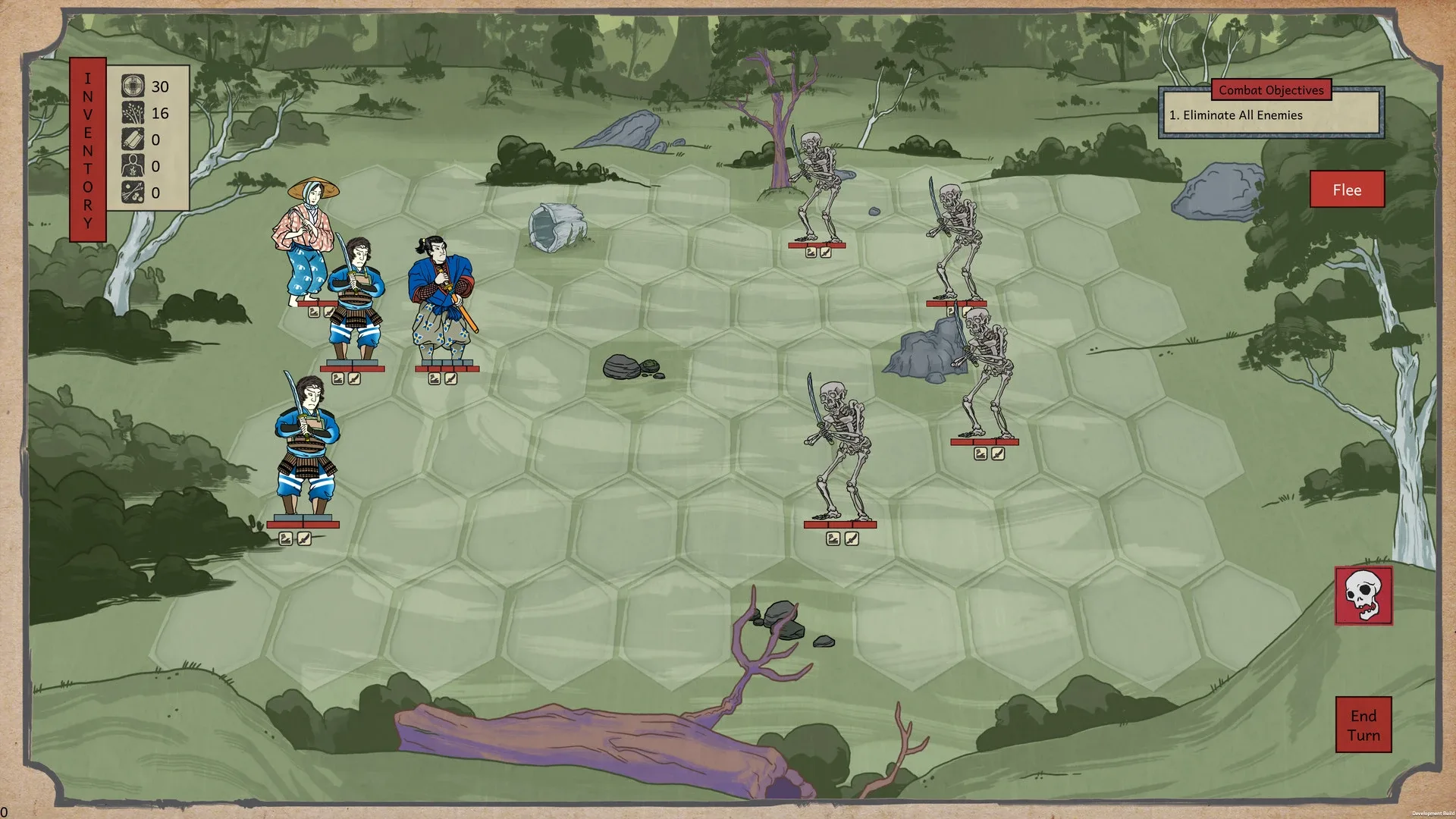Click the Combat Objectives header

(1271, 89)
